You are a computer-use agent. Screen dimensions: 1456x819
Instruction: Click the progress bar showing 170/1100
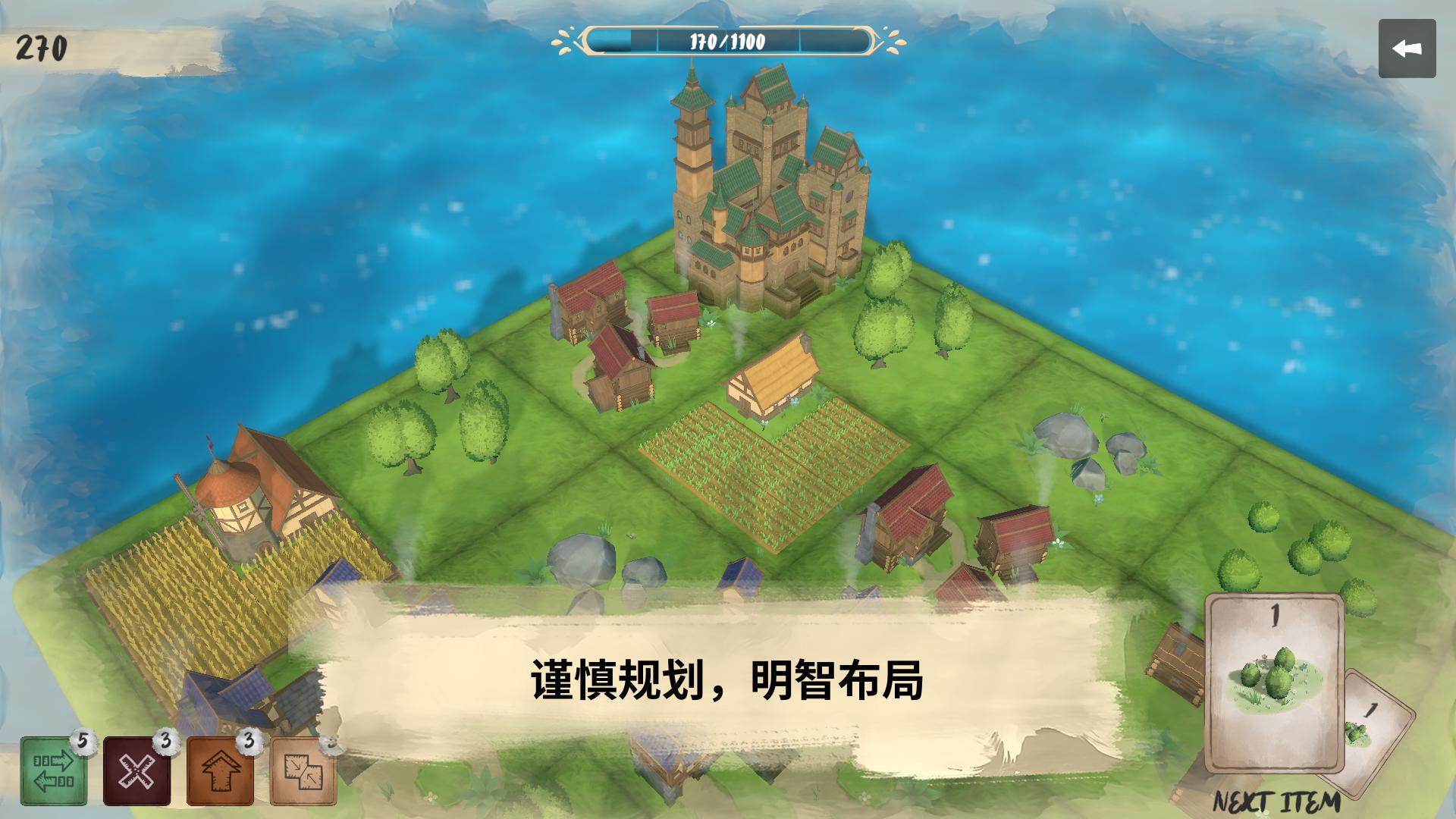(x=728, y=42)
